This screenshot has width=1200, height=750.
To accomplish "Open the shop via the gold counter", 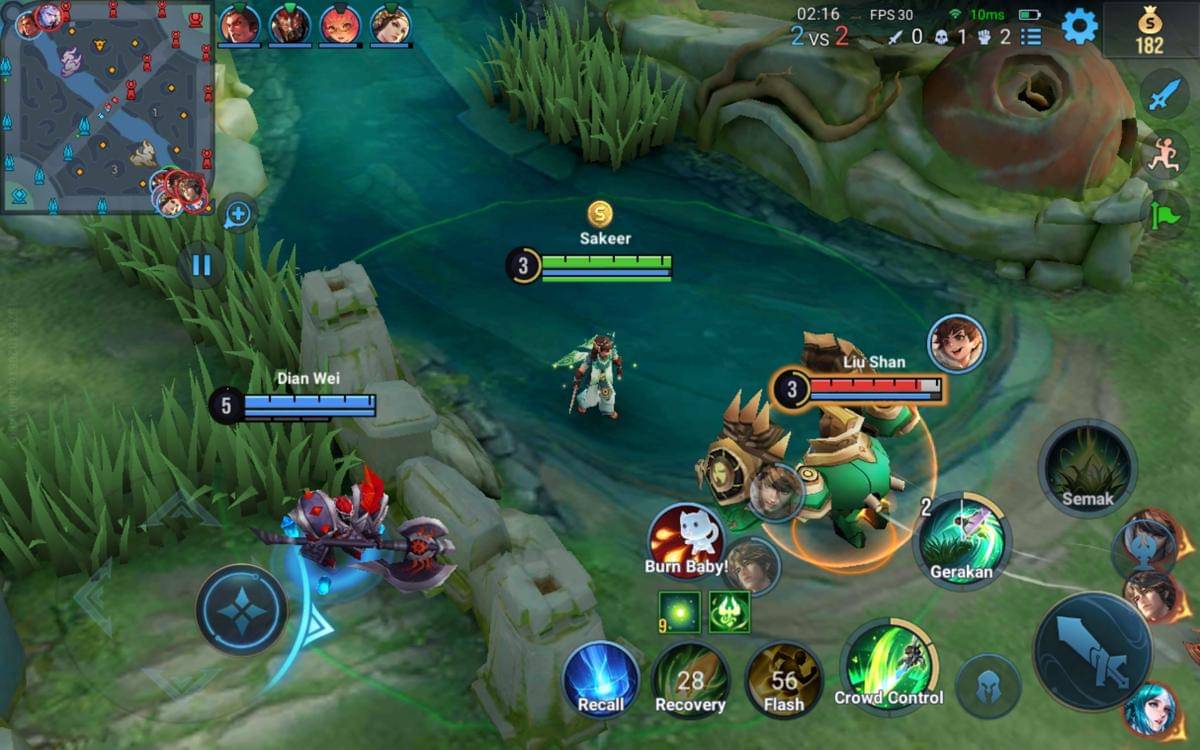I will coord(1149,30).
